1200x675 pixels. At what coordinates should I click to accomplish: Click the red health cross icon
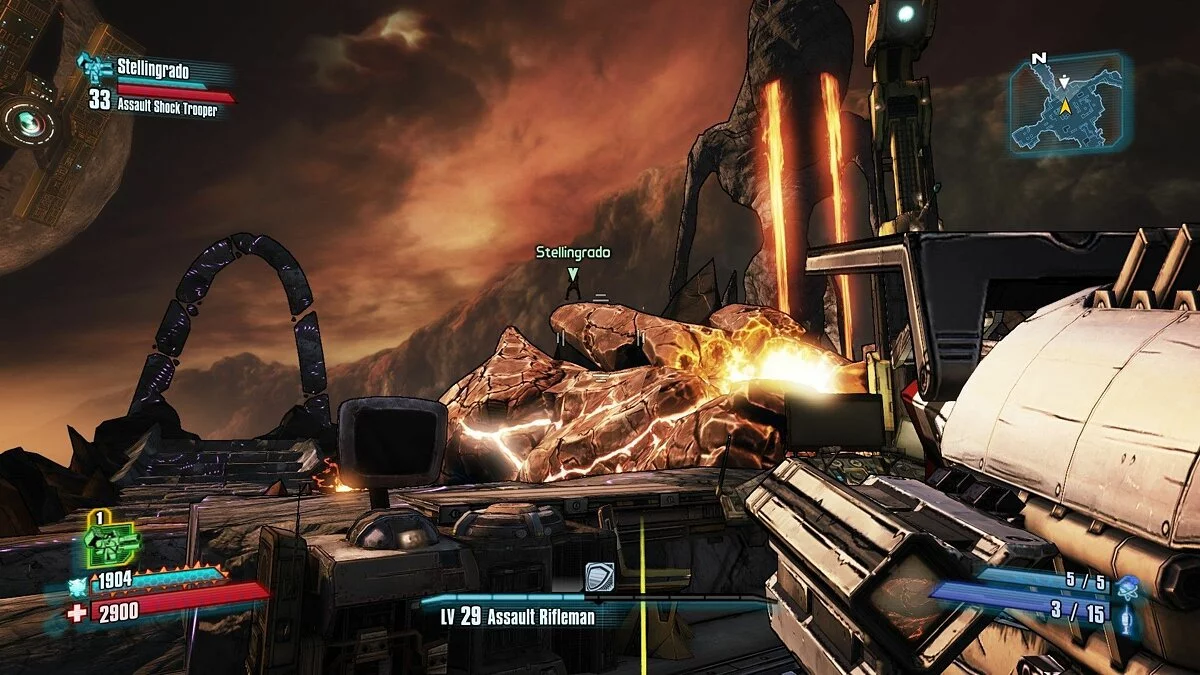[77, 612]
